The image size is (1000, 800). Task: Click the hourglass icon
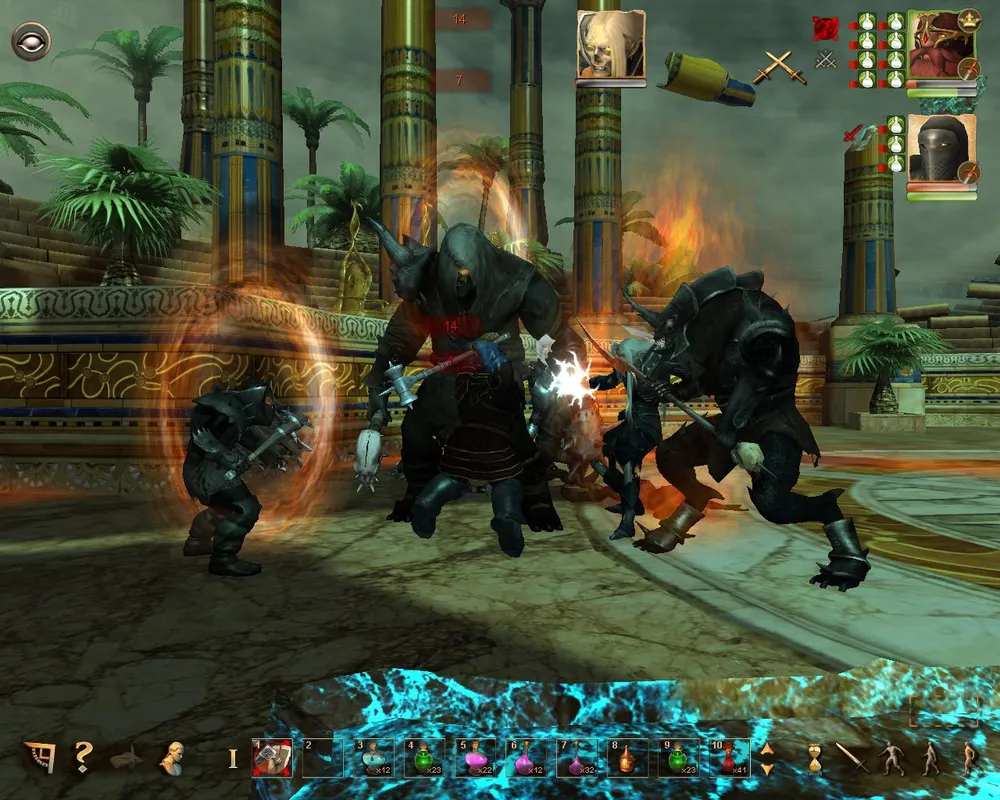(x=815, y=758)
